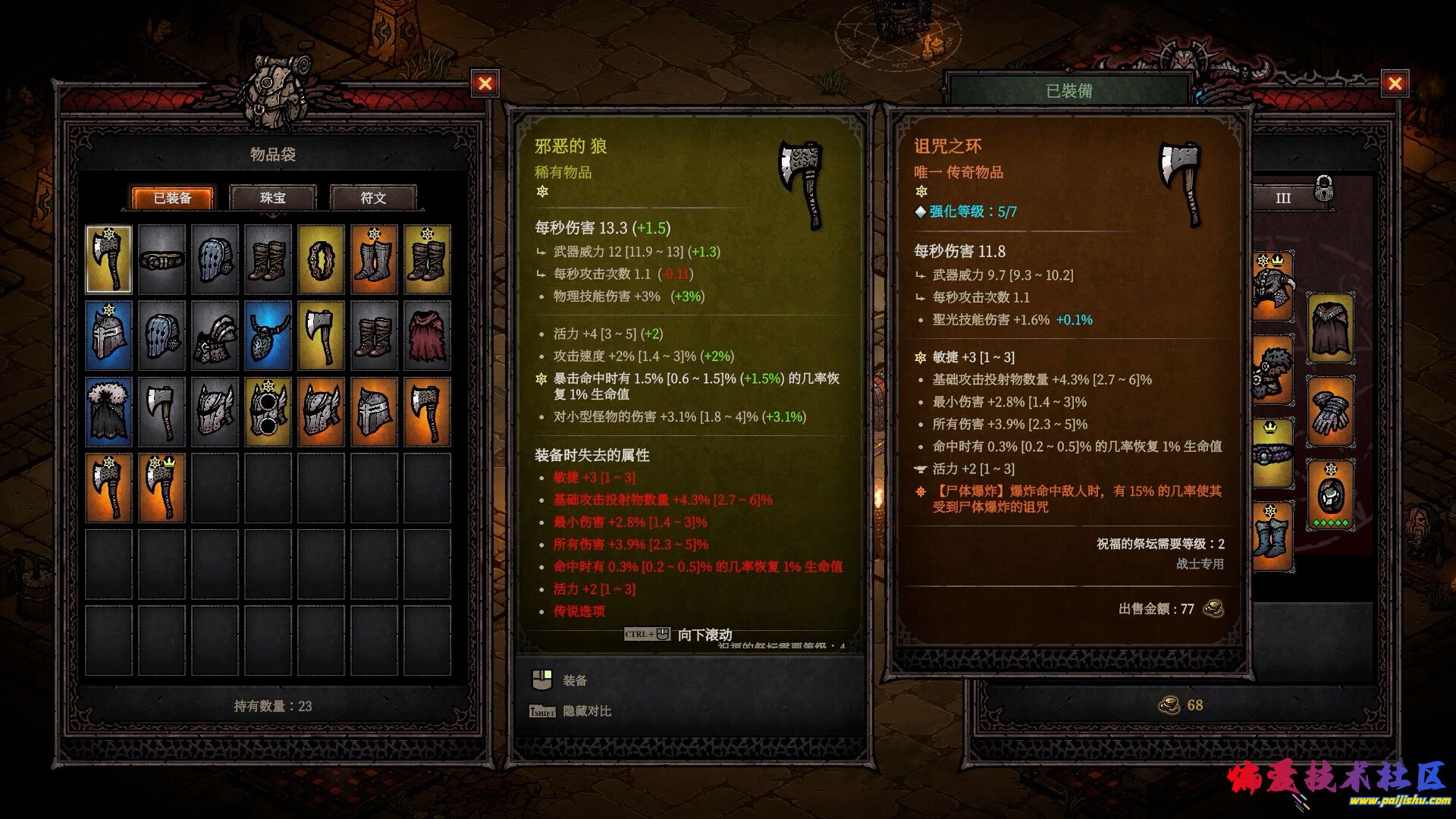Open the 符文 tab

click(x=373, y=198)
